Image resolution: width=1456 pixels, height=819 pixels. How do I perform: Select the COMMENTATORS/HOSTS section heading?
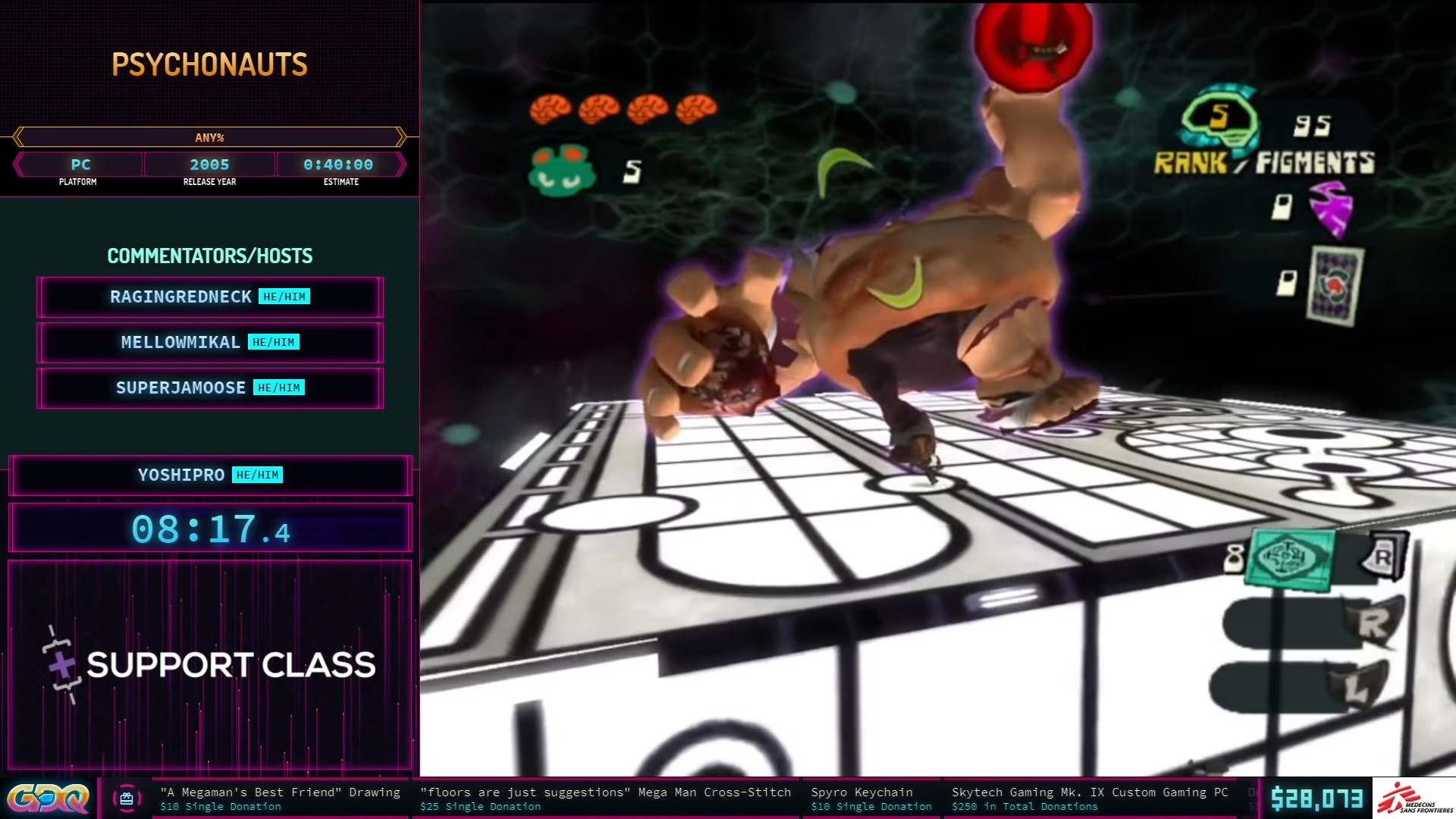click(210, 256)
